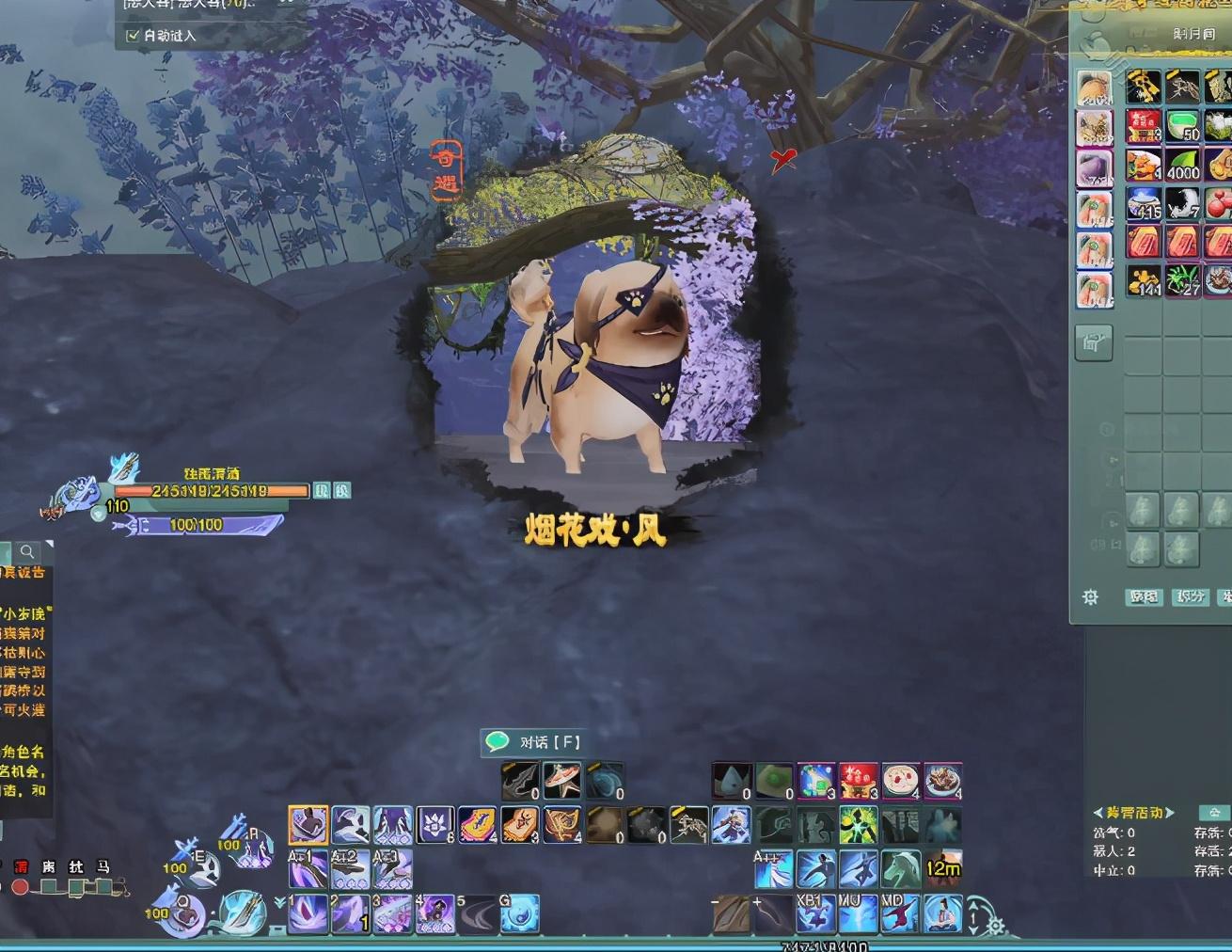Activate the skill icon labeled XB1
1232x952 pixels.
[x=815, y=912]
